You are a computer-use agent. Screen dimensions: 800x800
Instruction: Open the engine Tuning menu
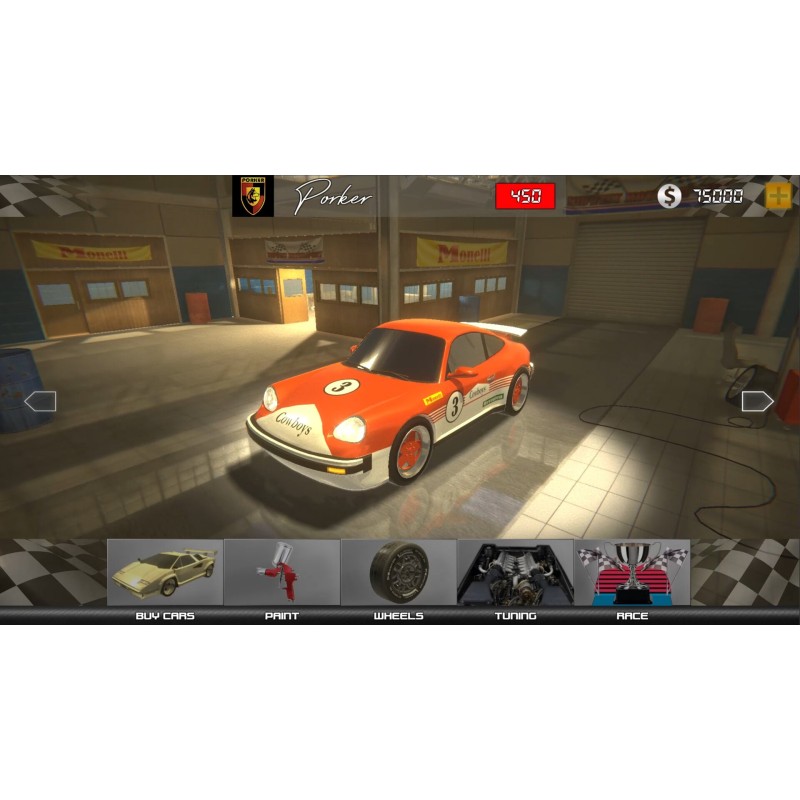(x=515, y=573)
